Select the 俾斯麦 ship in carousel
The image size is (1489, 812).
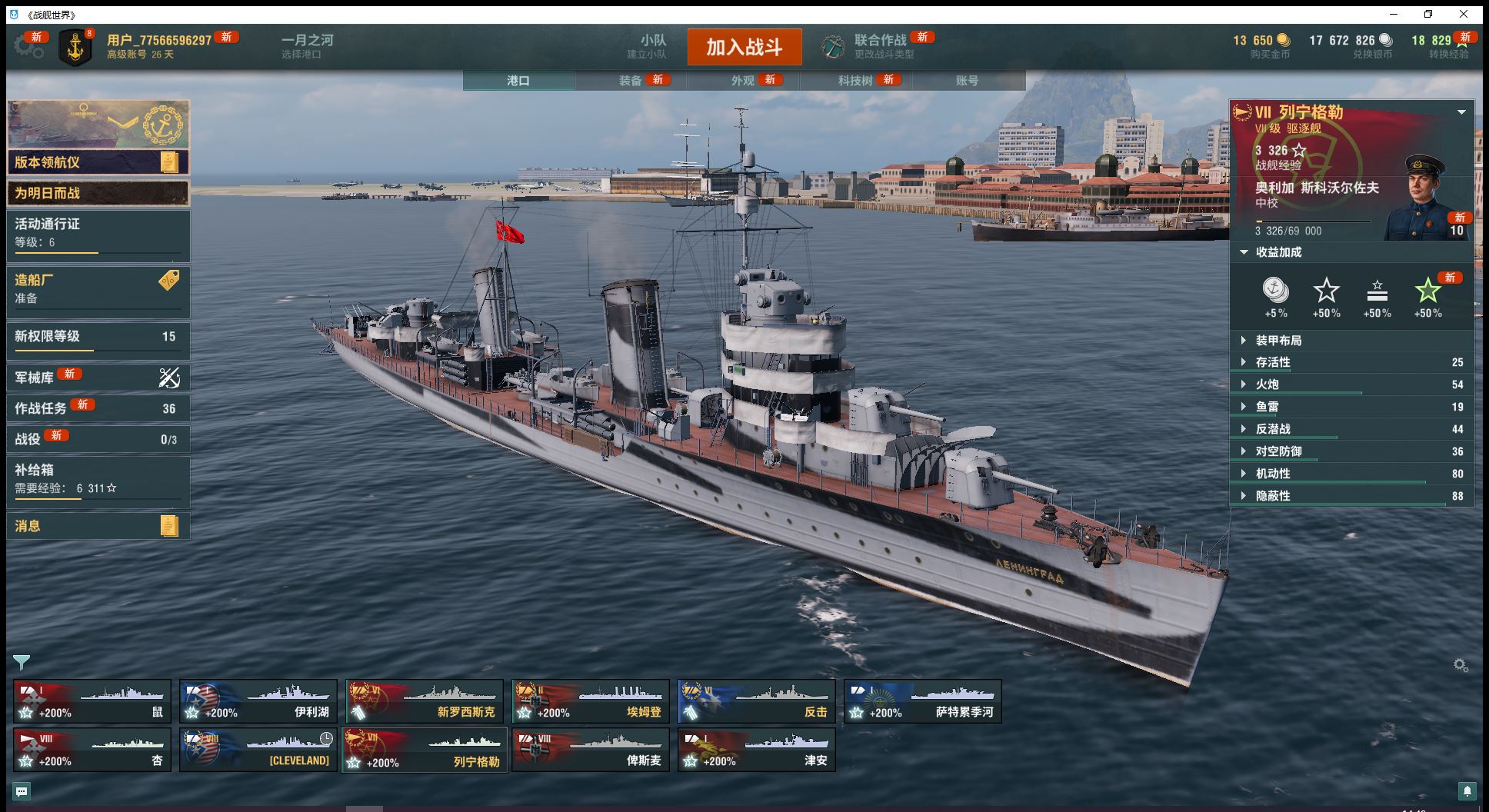pyautogui.click(x=590, y=750)
